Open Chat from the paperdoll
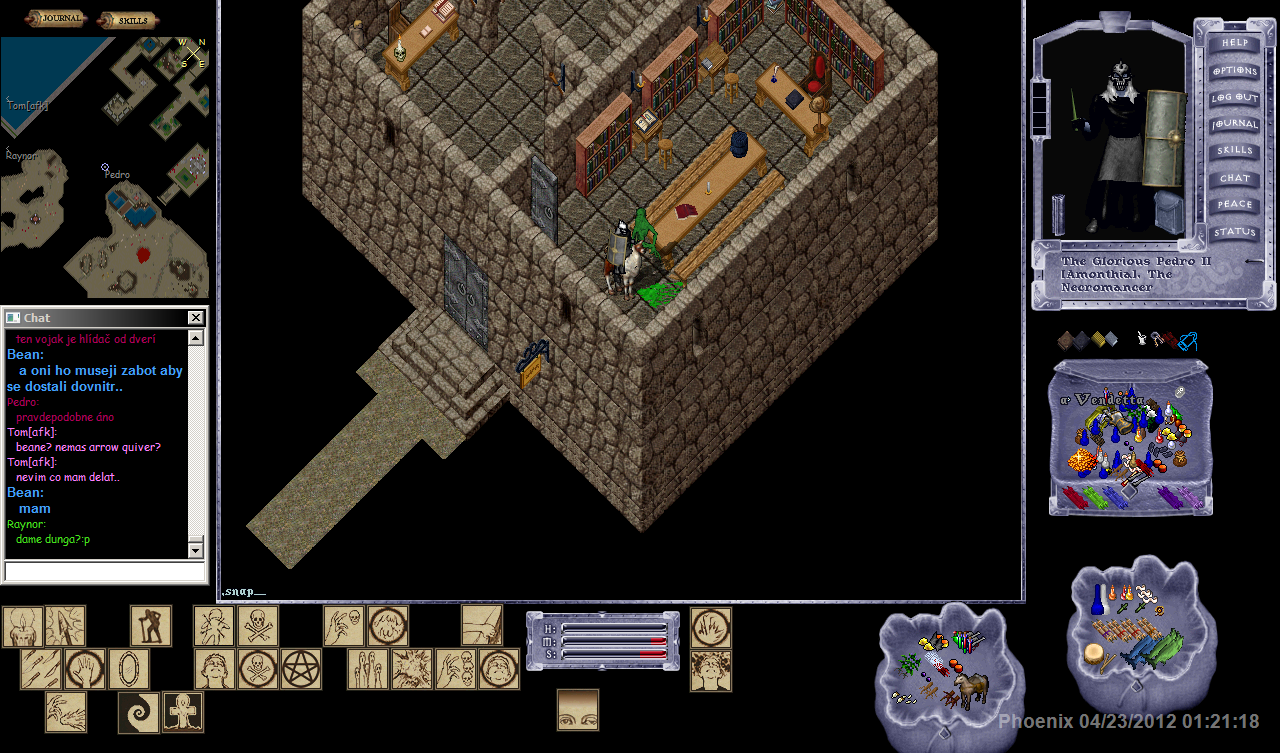1280x753 pixels. tap(1234, 178)
